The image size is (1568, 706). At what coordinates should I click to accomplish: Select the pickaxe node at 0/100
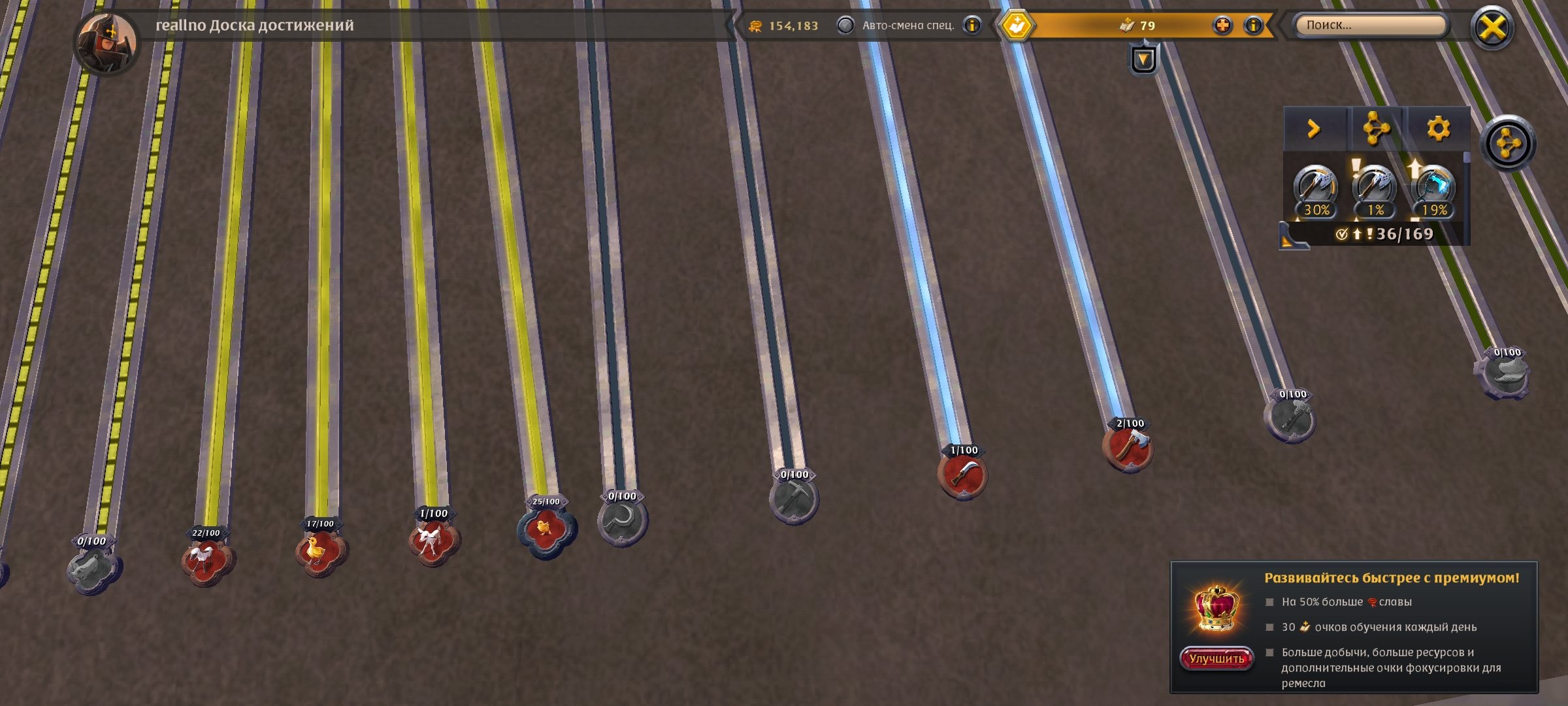794,500
